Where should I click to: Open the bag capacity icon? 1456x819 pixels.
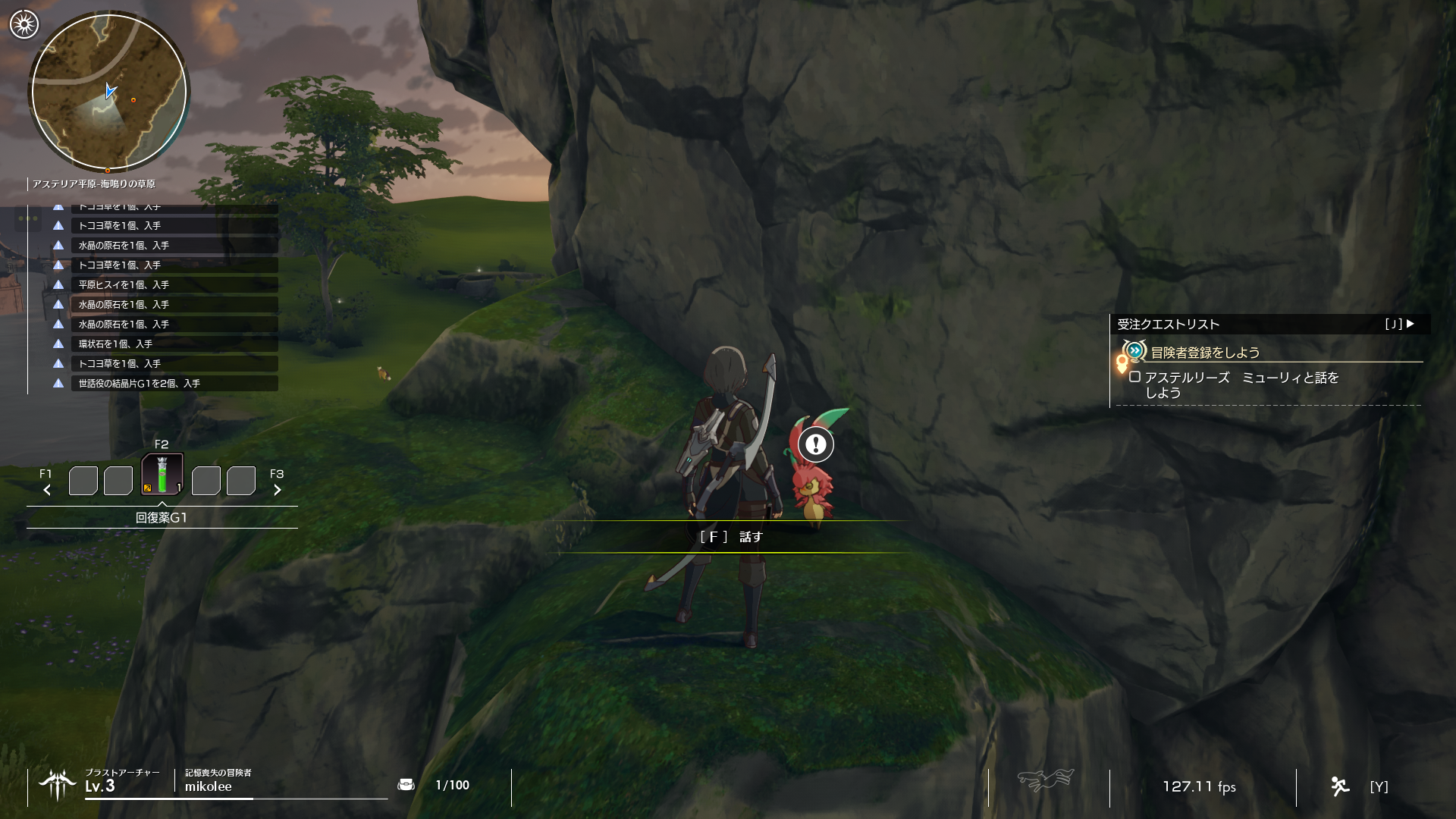point(406,785)
